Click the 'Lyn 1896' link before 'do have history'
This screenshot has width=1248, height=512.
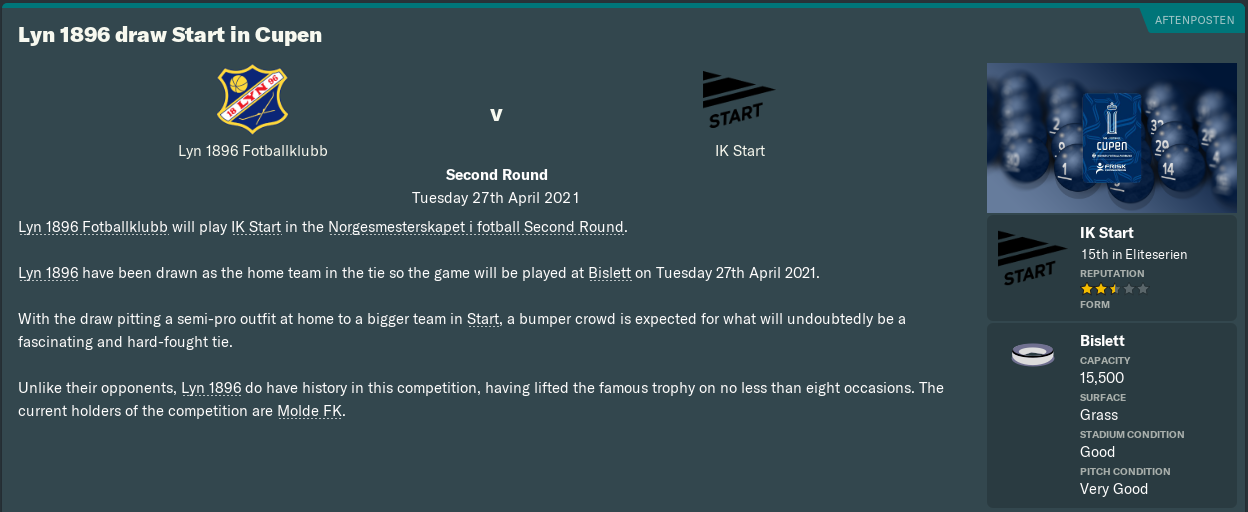point(211,388)
